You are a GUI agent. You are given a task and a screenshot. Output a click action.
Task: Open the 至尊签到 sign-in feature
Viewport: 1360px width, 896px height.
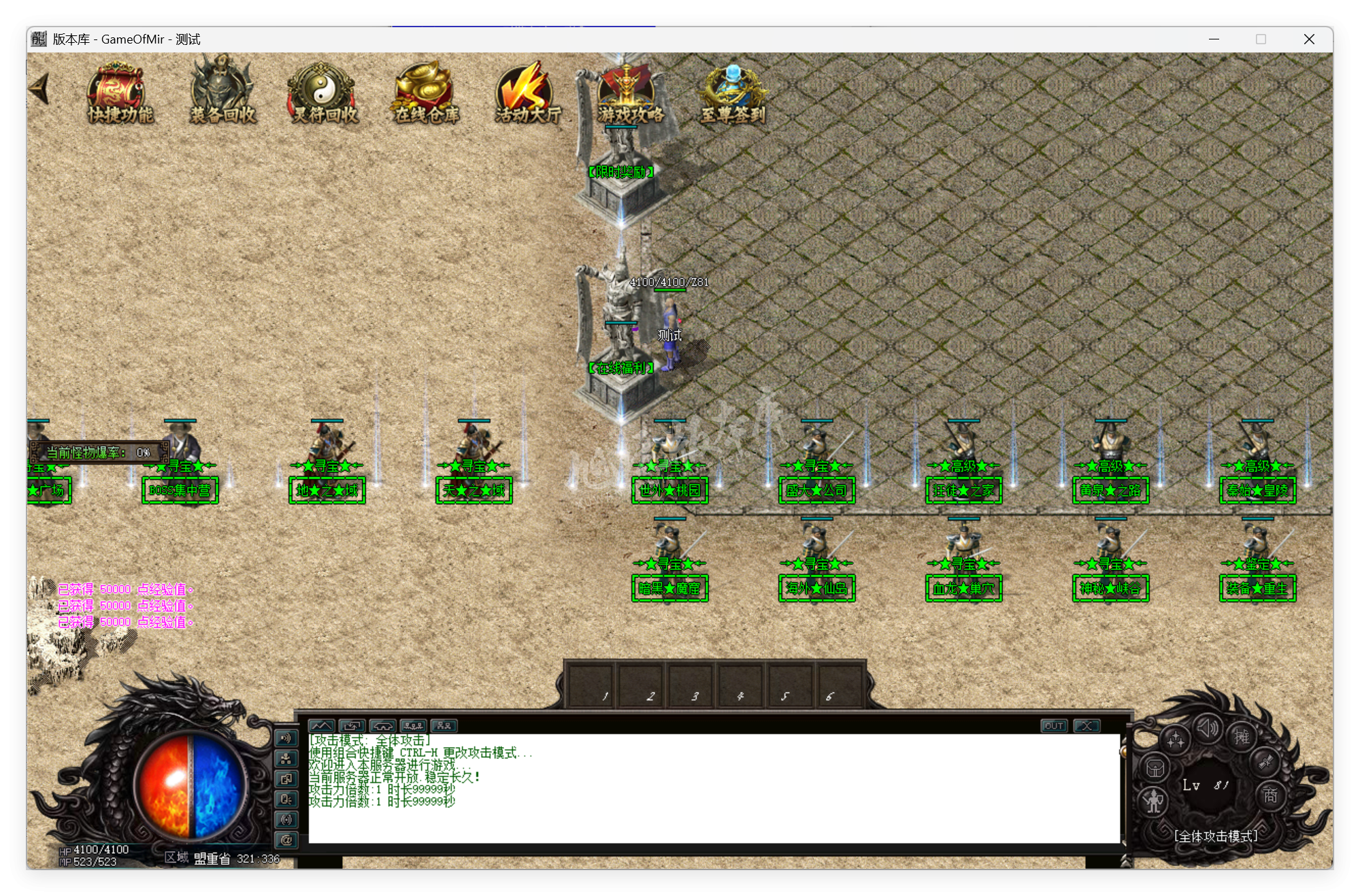pos(733,90)
